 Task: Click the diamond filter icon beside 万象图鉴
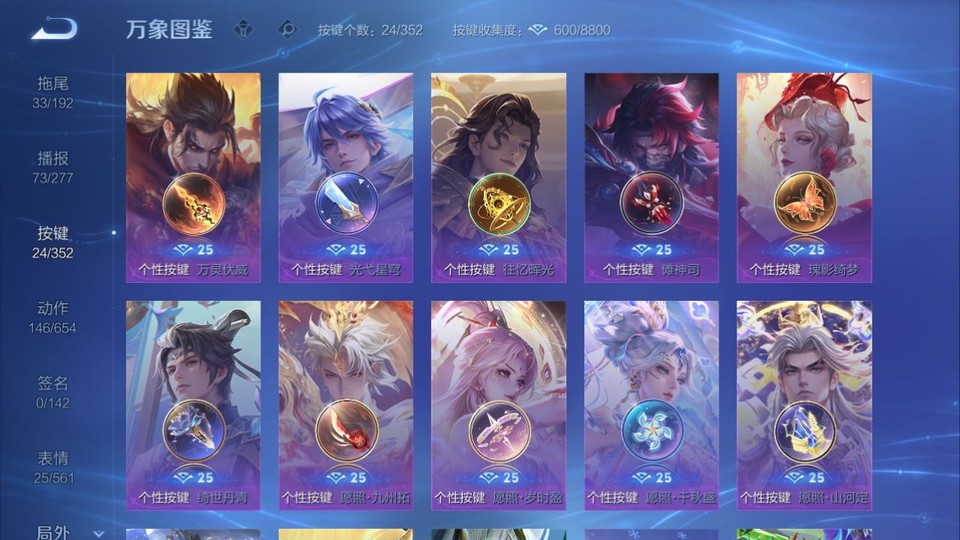[x=243, y=30]
